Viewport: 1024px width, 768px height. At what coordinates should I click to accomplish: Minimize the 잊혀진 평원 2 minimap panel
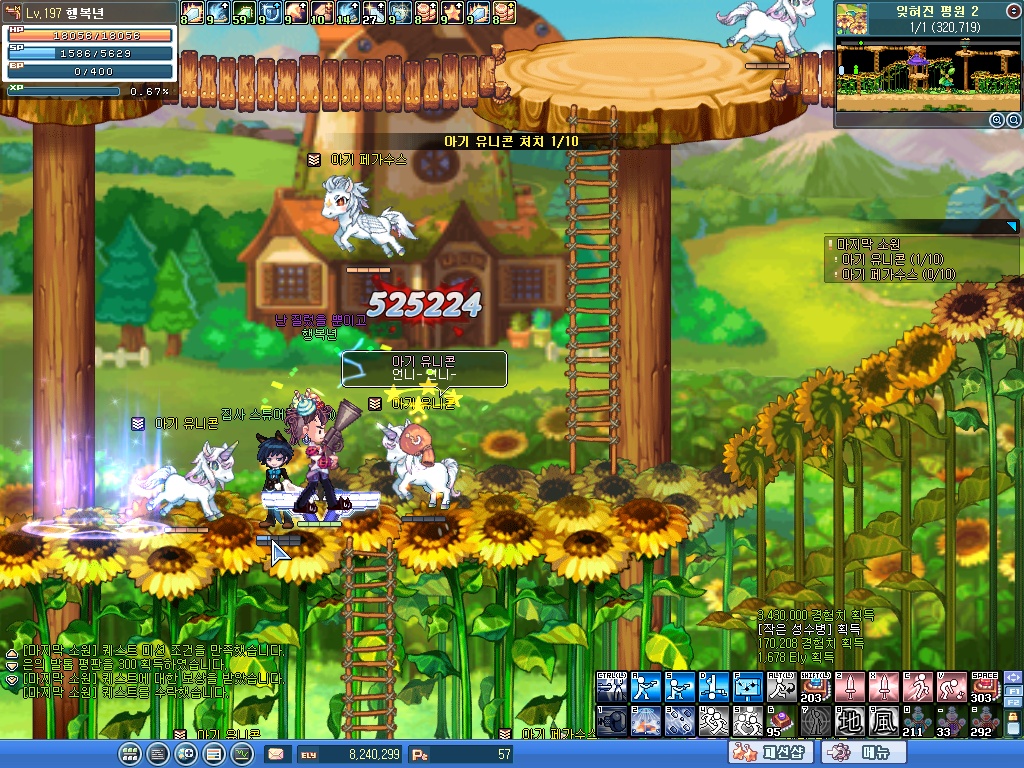[x=1012, y=9]
